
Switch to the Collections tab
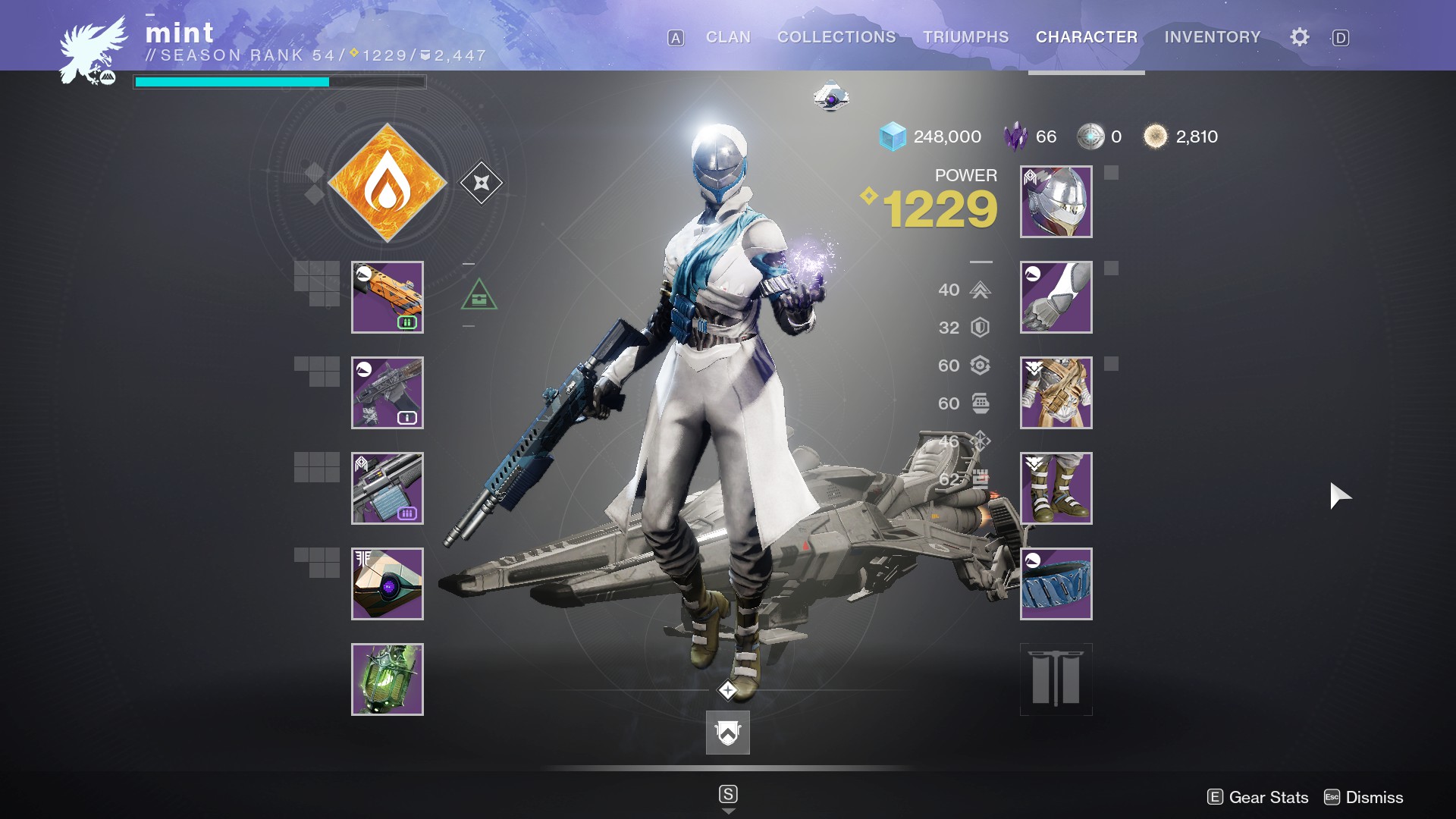point(836,37)
